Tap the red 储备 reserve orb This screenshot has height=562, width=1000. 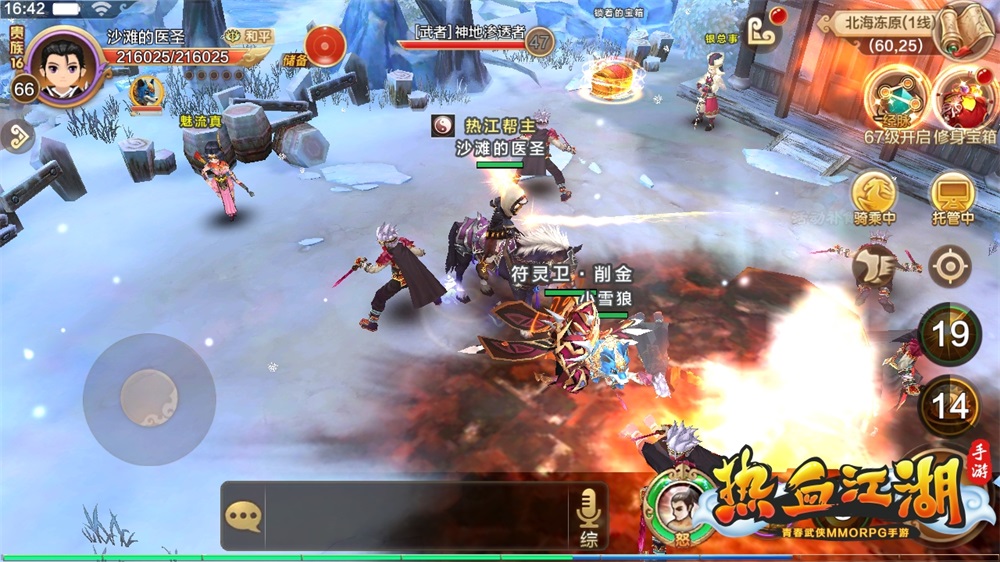point(324,46)
